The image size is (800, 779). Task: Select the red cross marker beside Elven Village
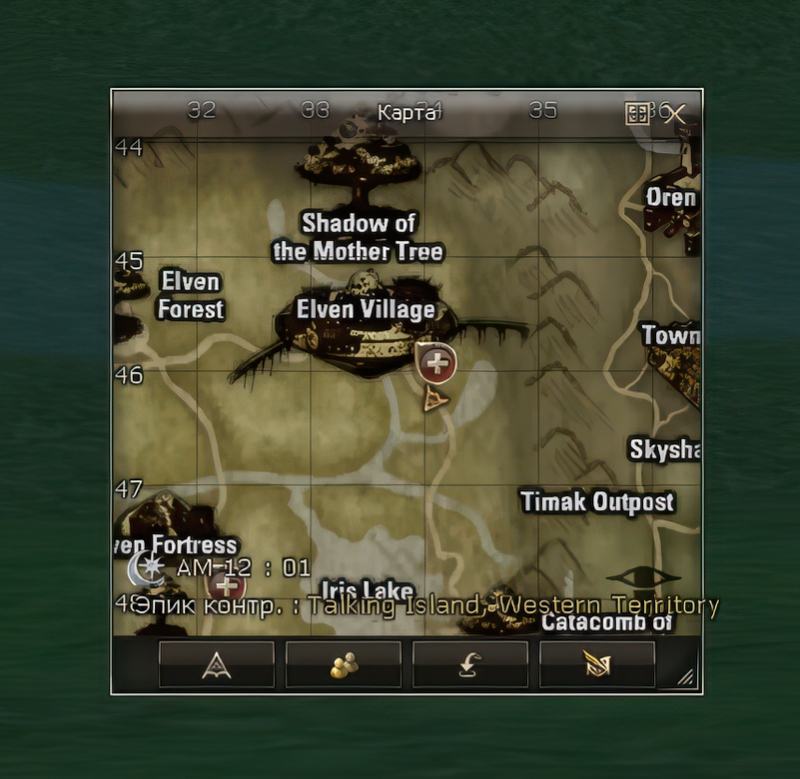(436, 364)
